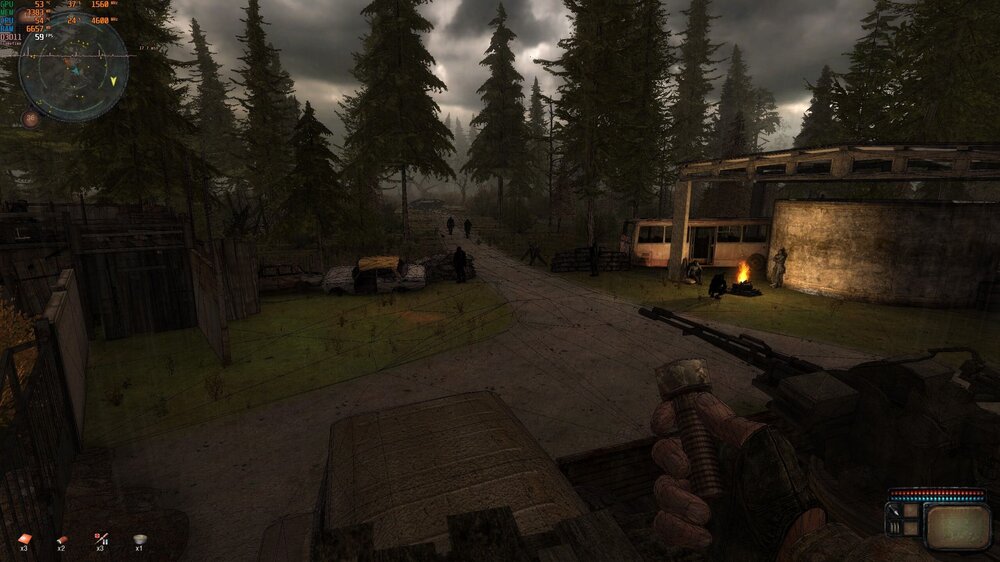Select the yellow arrow marker on the minimap
Viewport: 1000px width, 562px height.
[113, 80]
